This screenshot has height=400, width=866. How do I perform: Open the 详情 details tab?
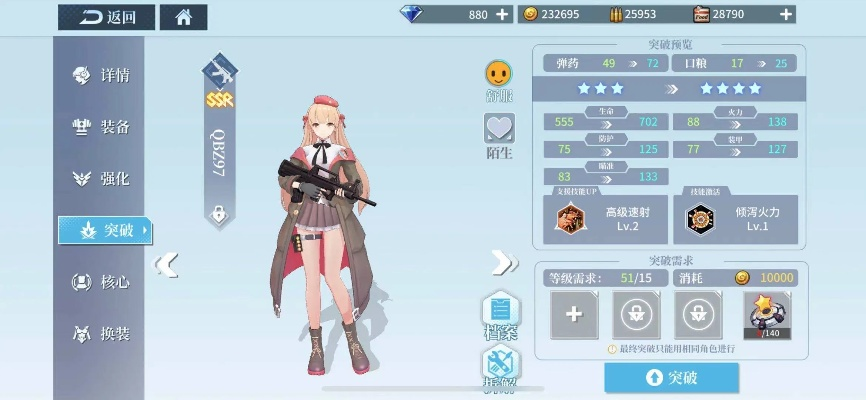point(103,75)
